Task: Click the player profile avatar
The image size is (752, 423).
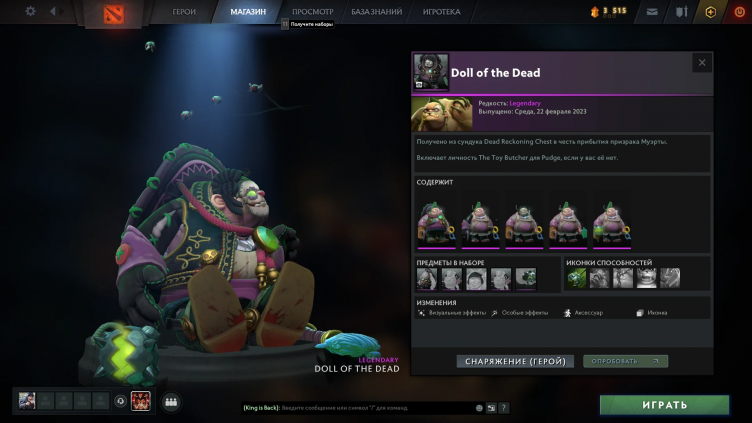Action: (x=27, y=401)
